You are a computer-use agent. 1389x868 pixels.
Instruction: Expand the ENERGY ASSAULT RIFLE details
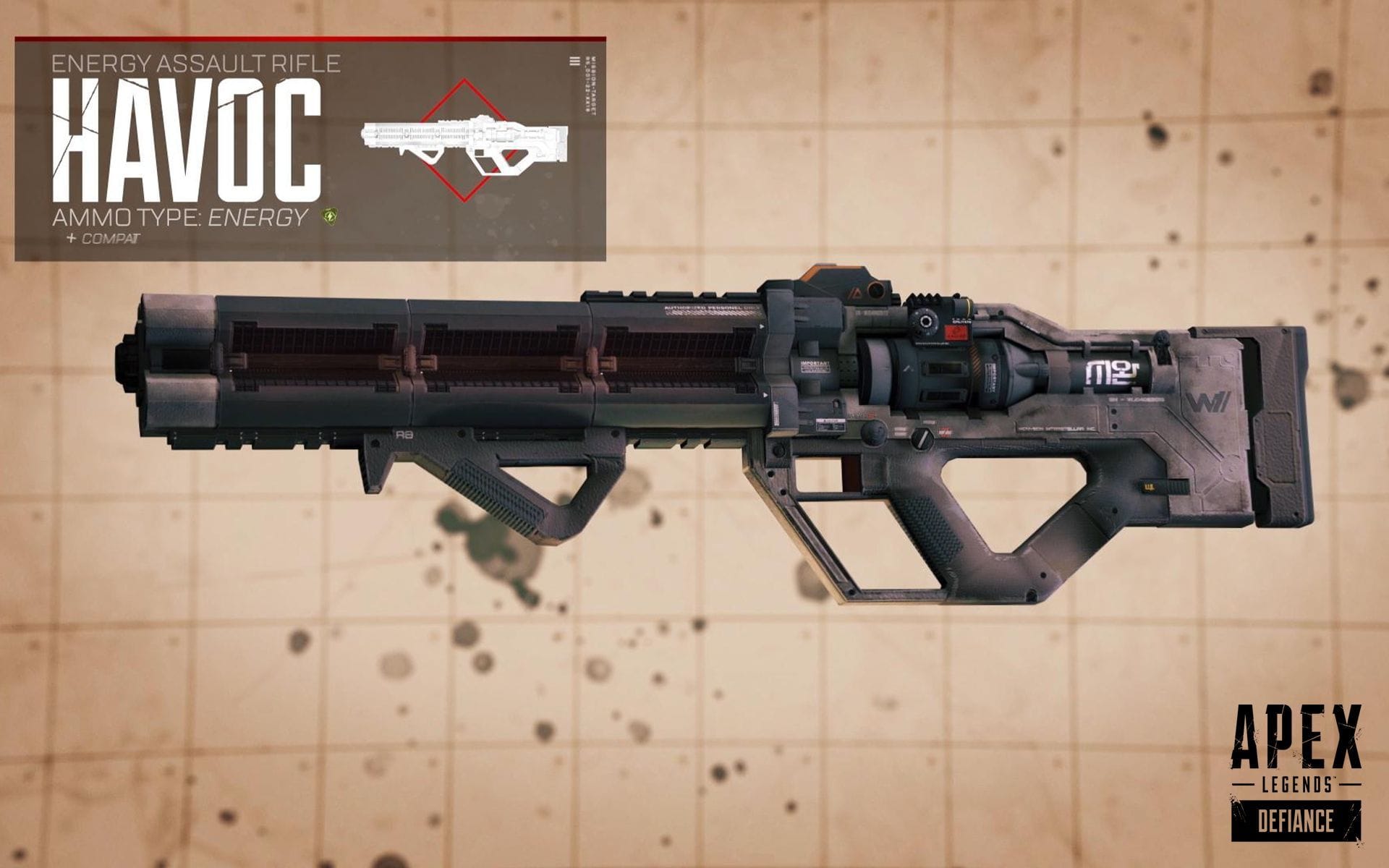[199, 64]
